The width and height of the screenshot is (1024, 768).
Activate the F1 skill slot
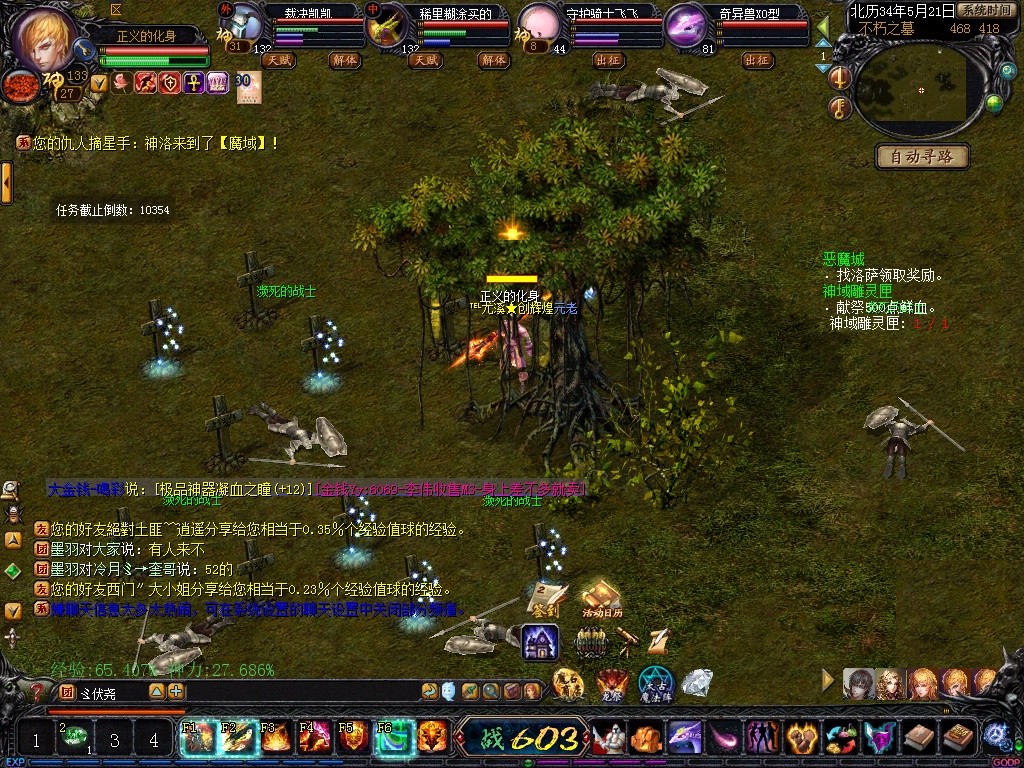[x=197, y=738]
